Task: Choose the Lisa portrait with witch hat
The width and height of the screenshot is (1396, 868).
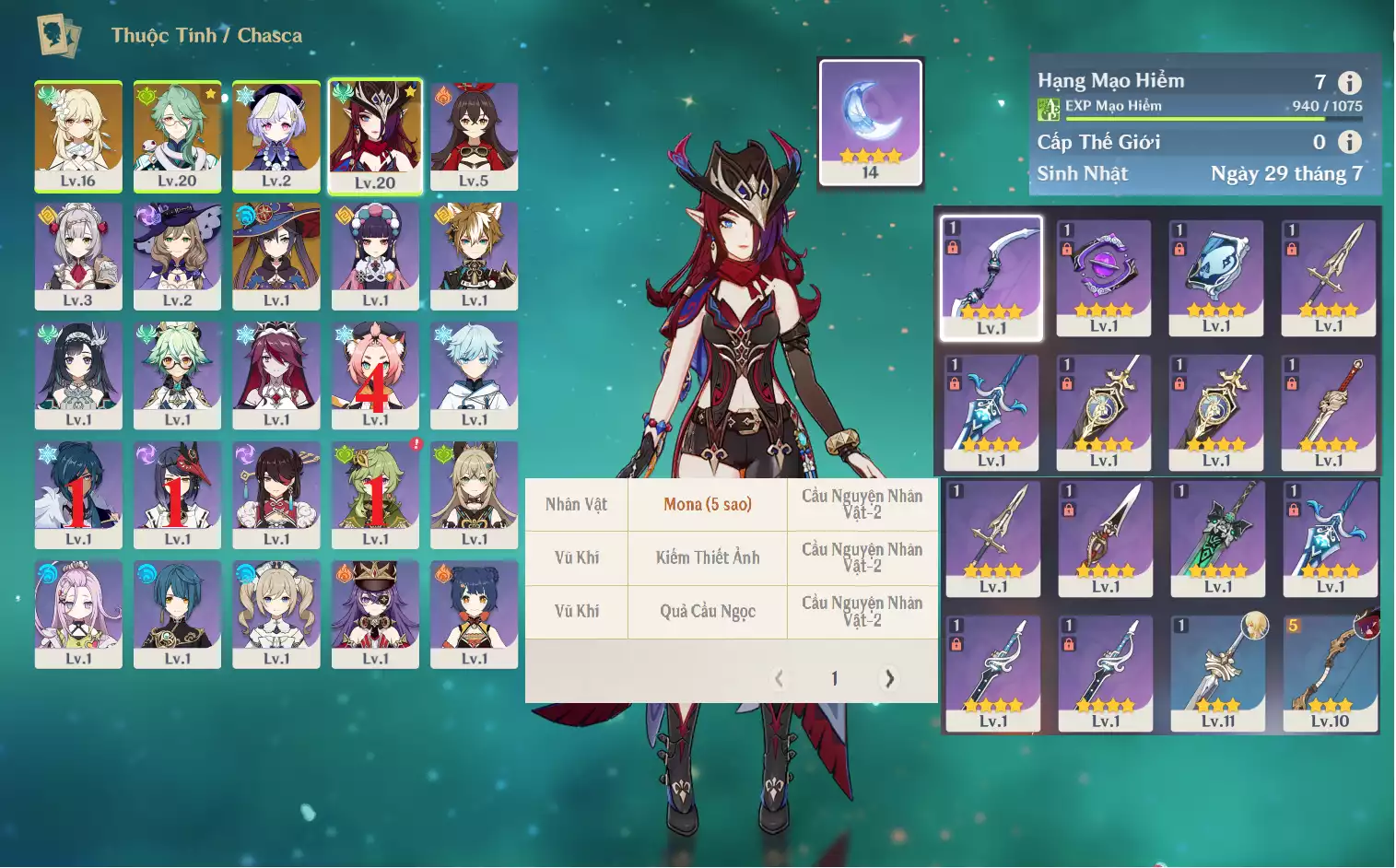Action: [177, 255]
